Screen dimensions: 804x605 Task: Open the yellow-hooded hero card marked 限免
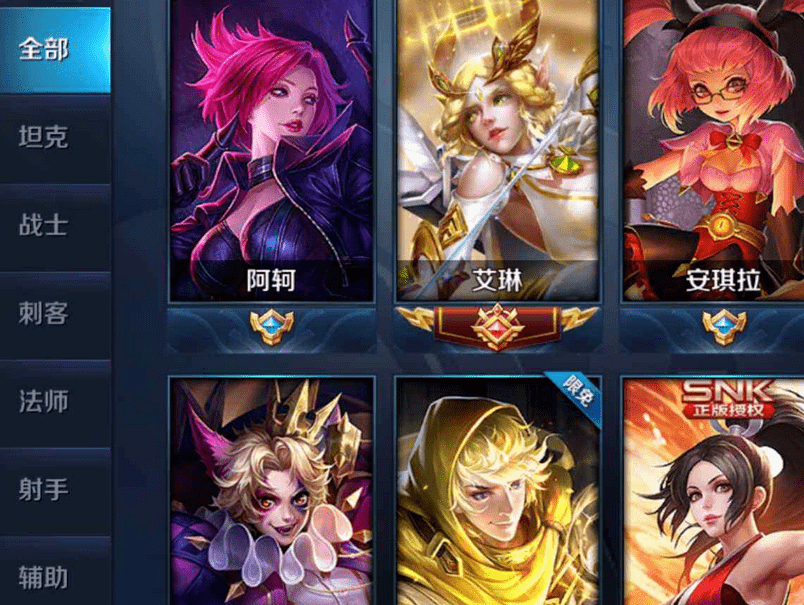[x=497, y=492]
